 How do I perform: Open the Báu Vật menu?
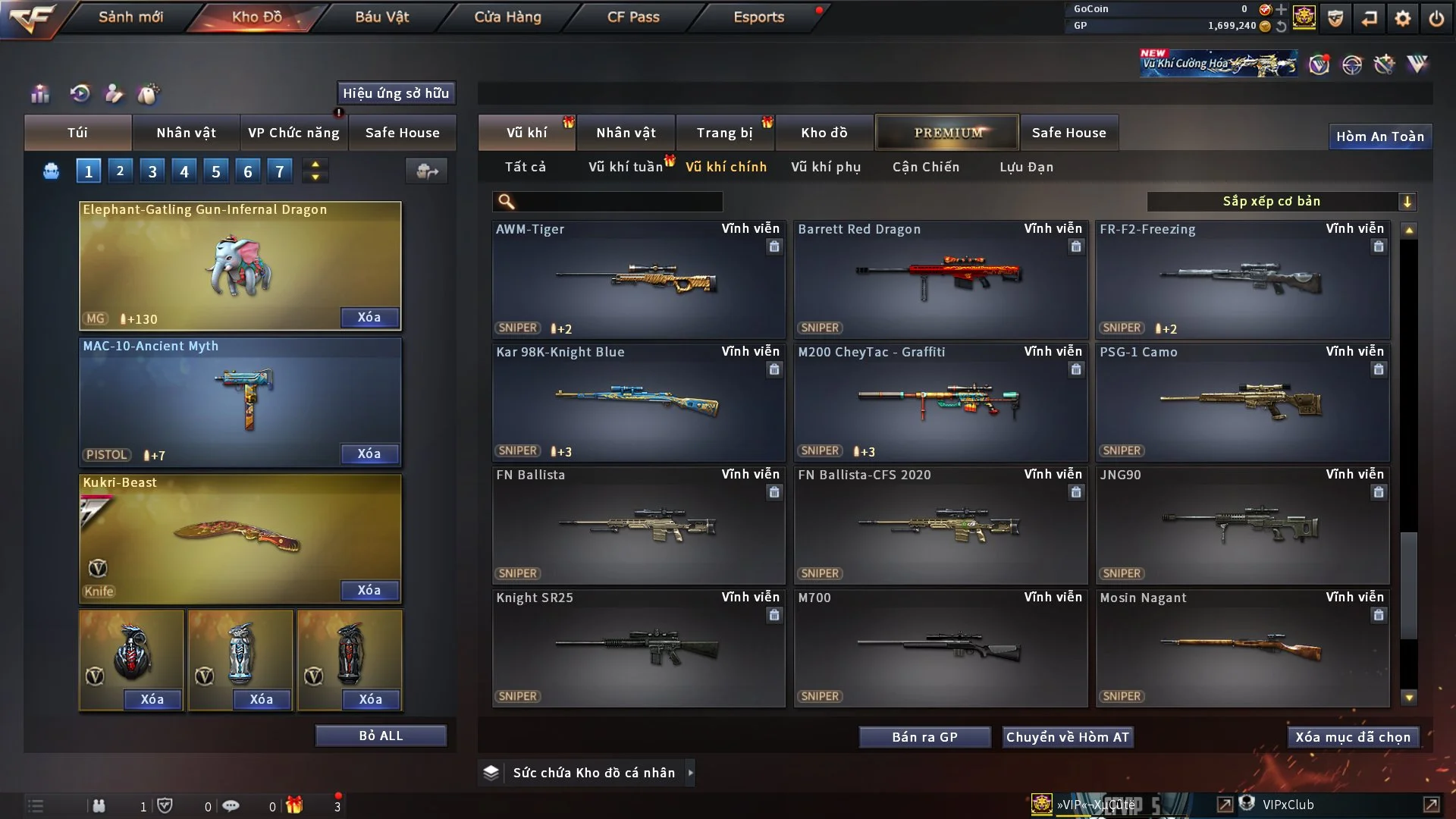[x=381, y=17]
